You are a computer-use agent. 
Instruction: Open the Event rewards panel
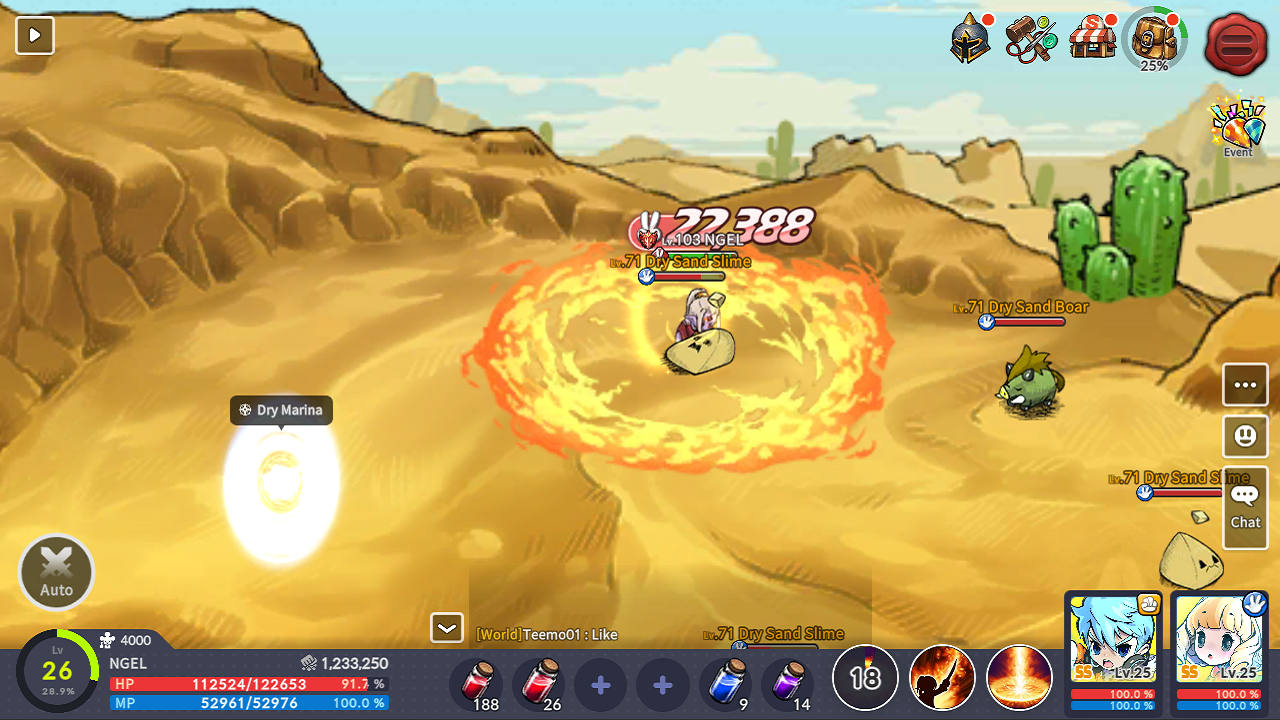click(x=1237, y=124)
